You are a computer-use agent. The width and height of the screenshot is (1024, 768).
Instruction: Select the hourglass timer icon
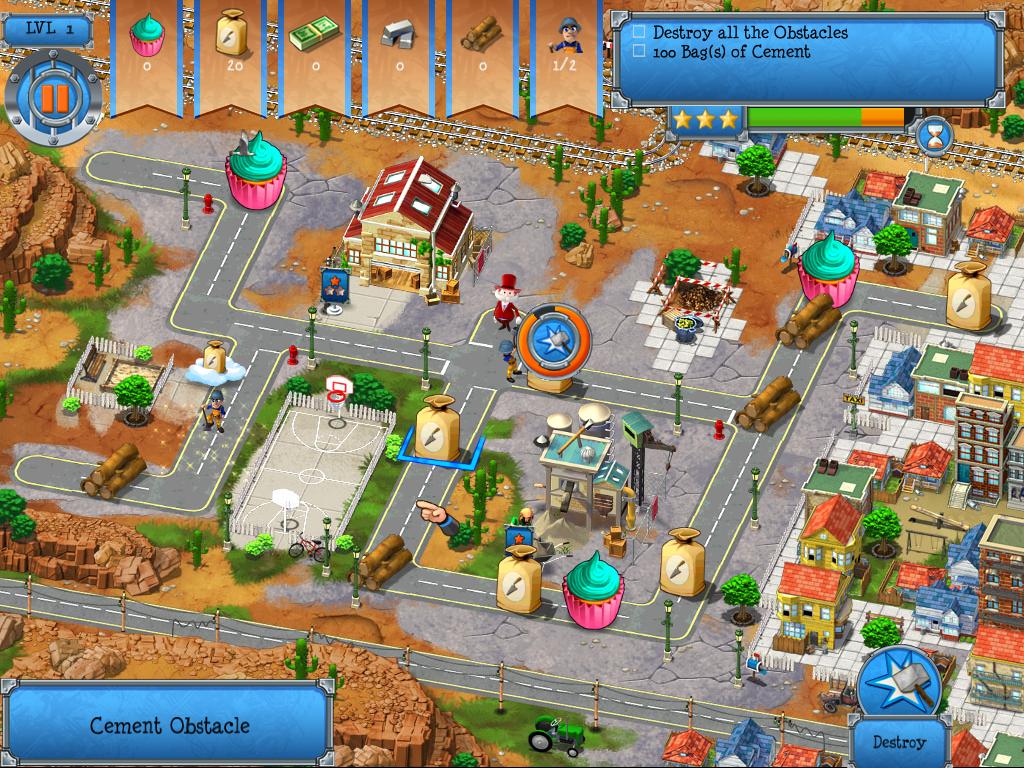click(x=934, y=133)
